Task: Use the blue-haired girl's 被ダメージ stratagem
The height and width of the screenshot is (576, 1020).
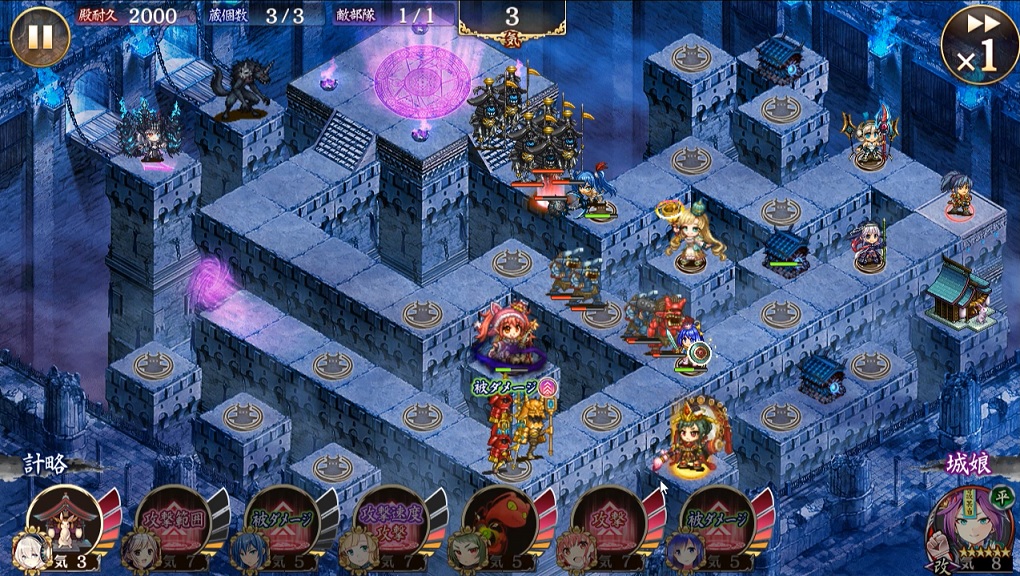Action: click(x=280, y=523)
